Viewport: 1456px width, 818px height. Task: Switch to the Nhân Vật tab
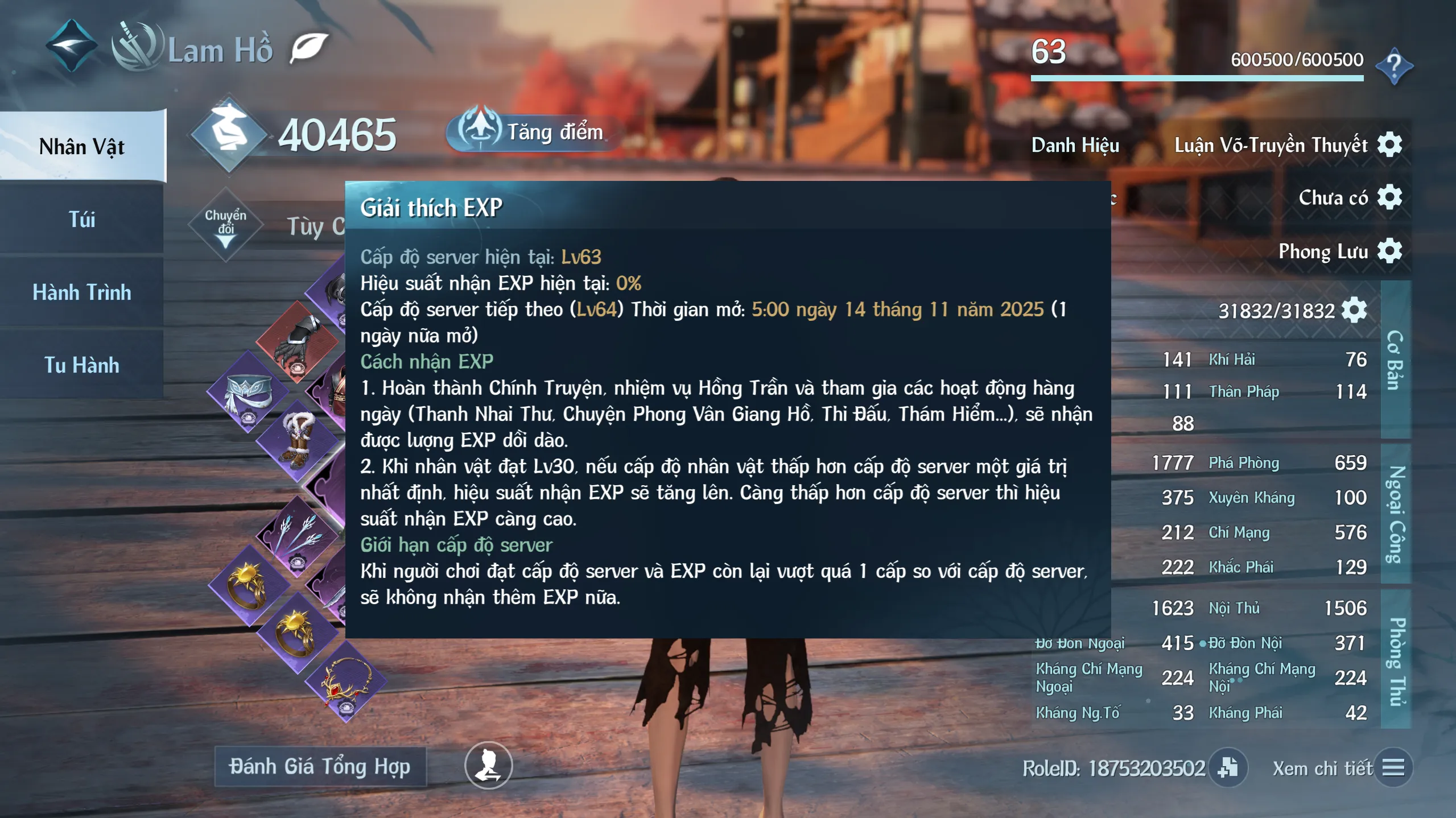(x=82, y=147)
